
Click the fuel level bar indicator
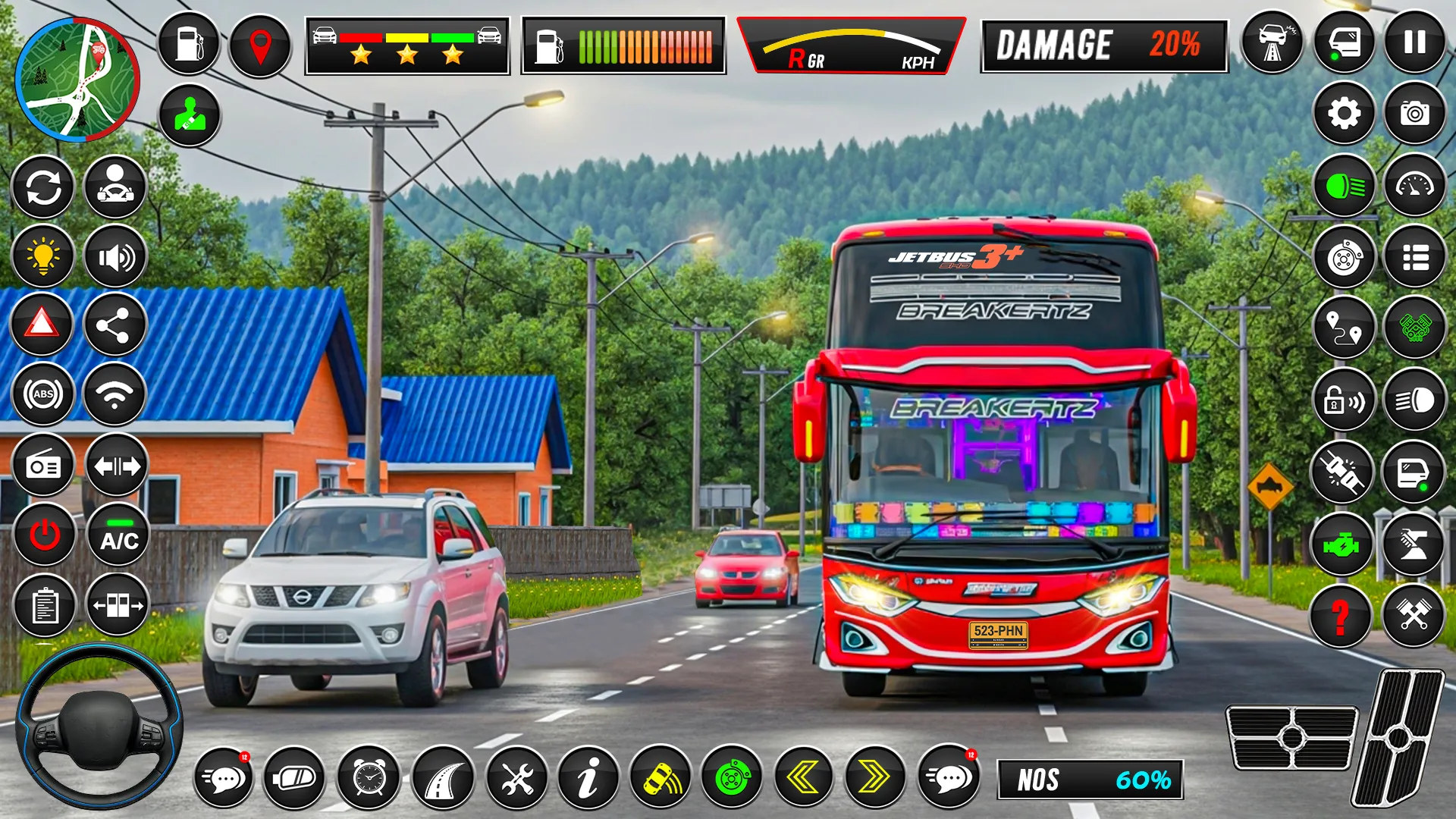pos(622,45)
